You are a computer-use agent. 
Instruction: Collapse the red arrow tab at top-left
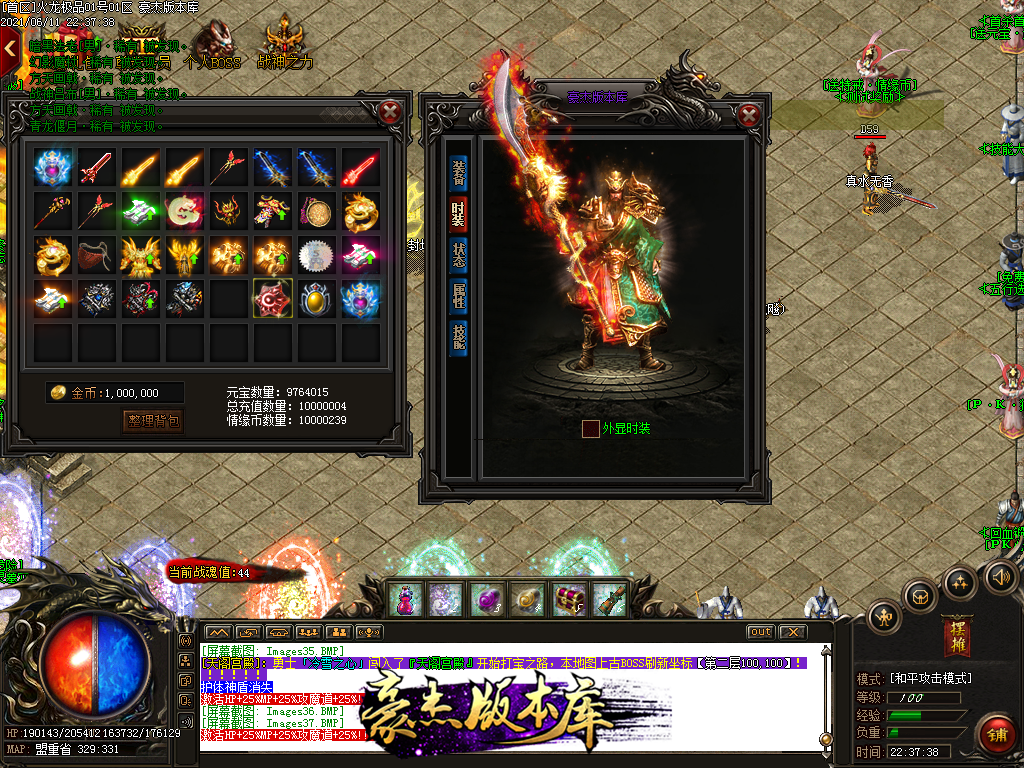pyautogui.click(x=10, y=47)
